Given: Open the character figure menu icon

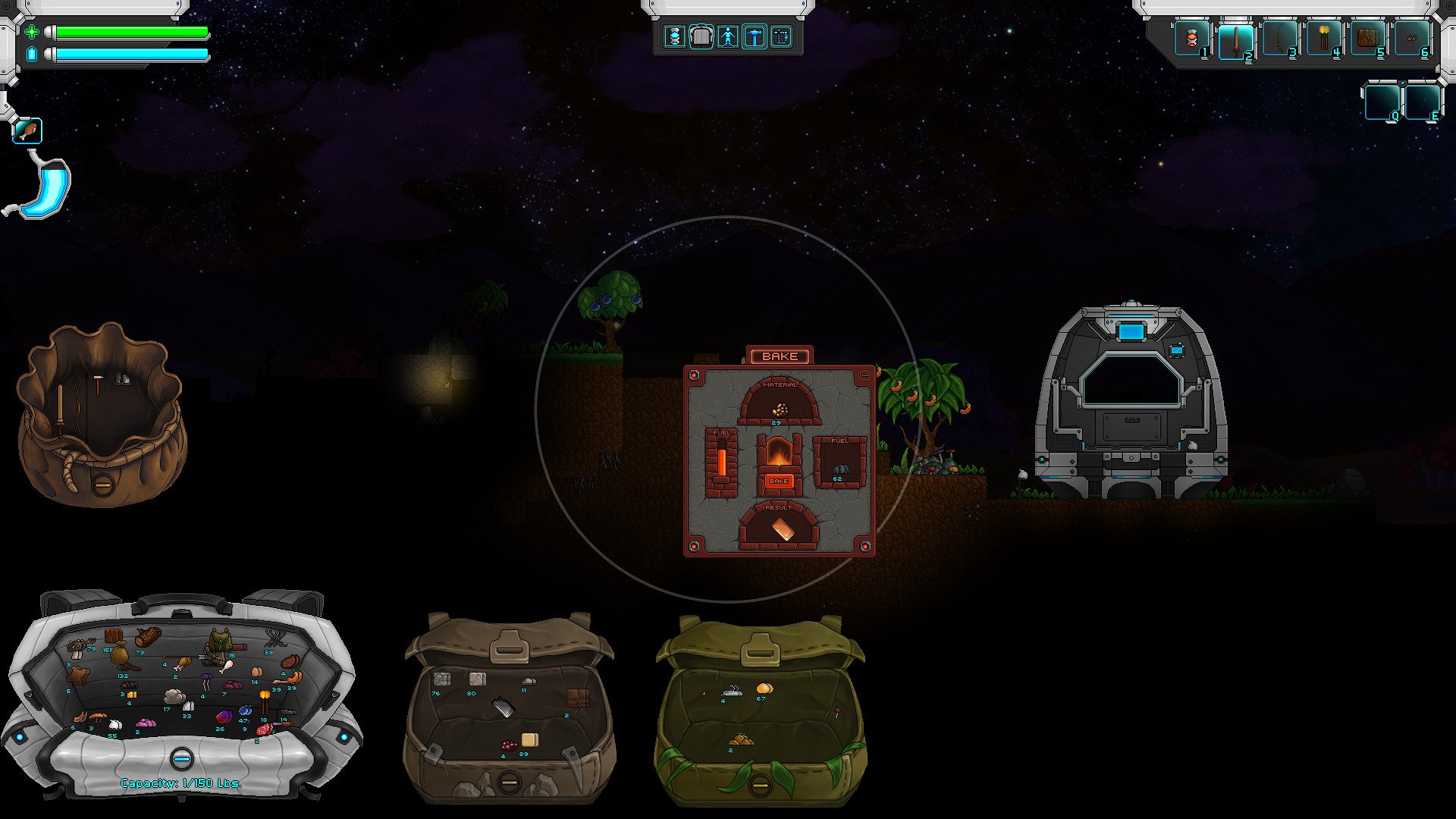Looking at the screenshot, I should click(728, 36).
